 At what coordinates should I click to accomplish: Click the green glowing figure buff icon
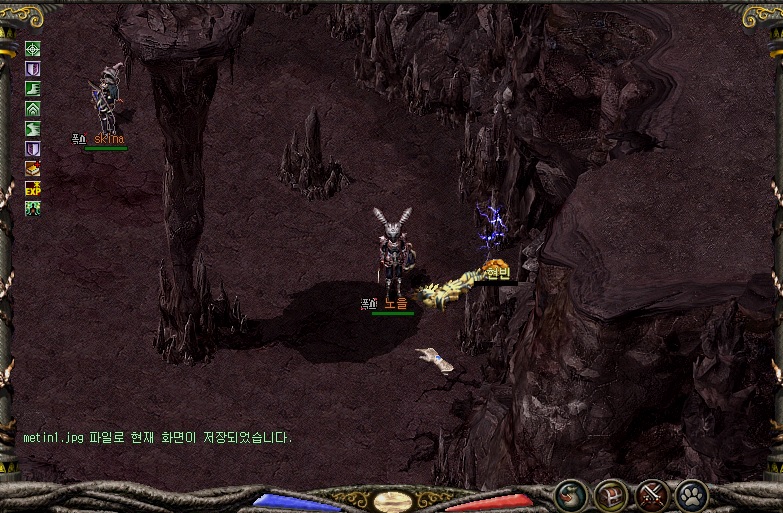coord(33,208)
